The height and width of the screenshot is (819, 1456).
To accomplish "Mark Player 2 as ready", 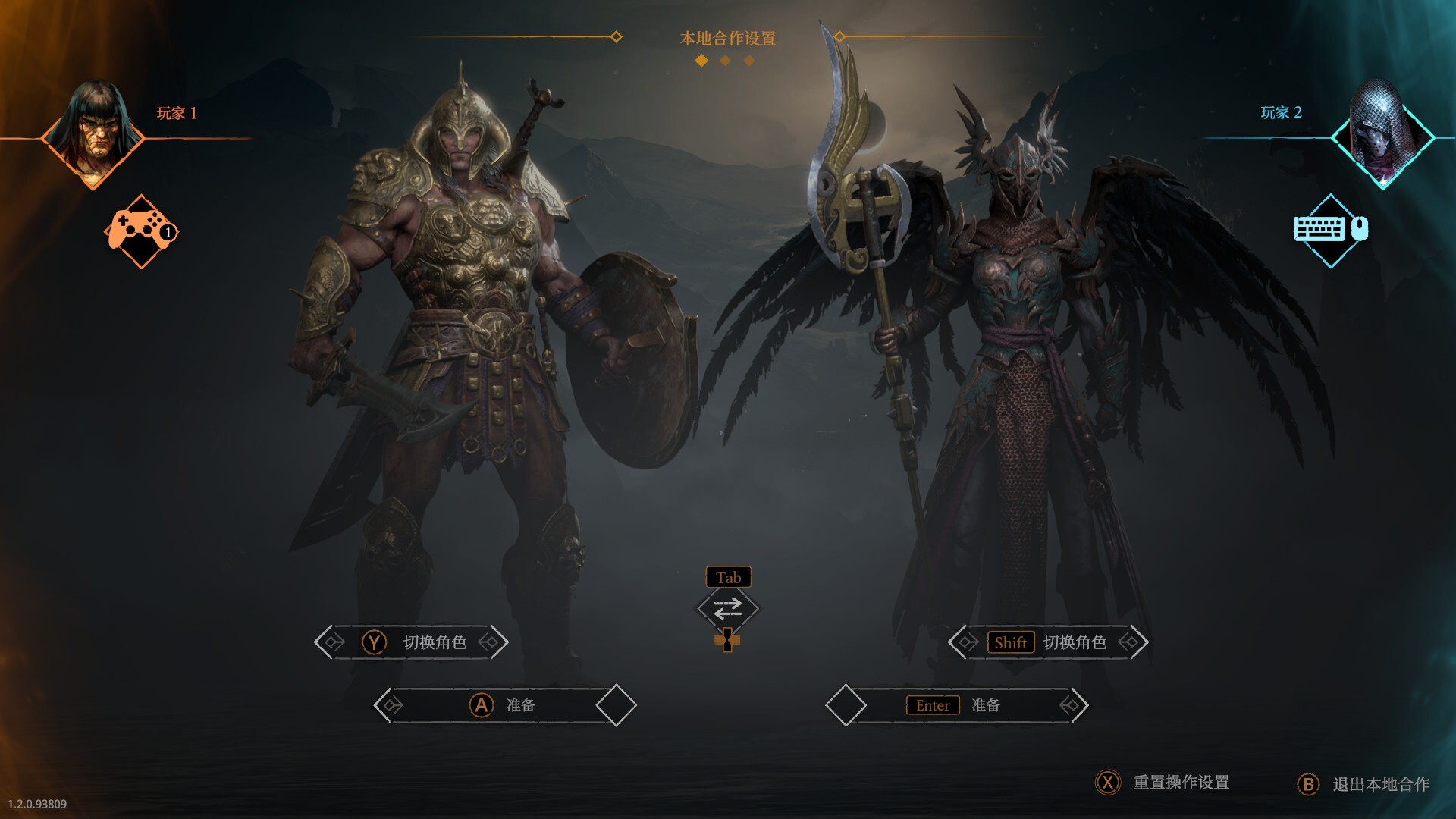I will (x=957, y=705).
